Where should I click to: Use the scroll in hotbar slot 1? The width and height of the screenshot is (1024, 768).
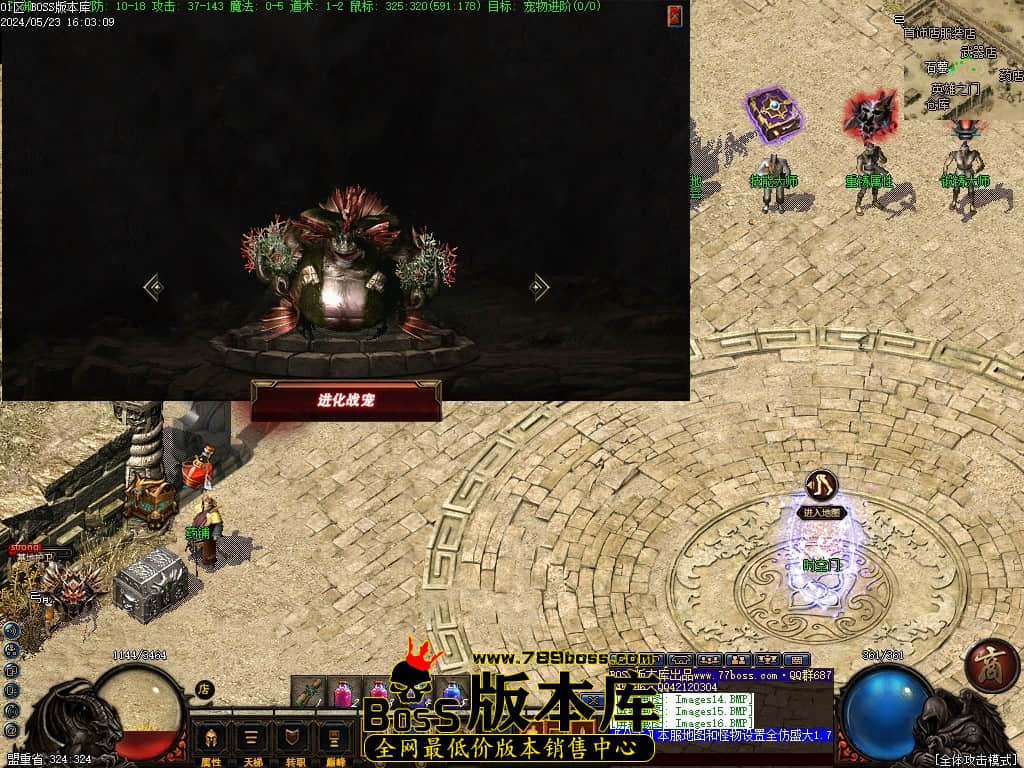[309, 691]
